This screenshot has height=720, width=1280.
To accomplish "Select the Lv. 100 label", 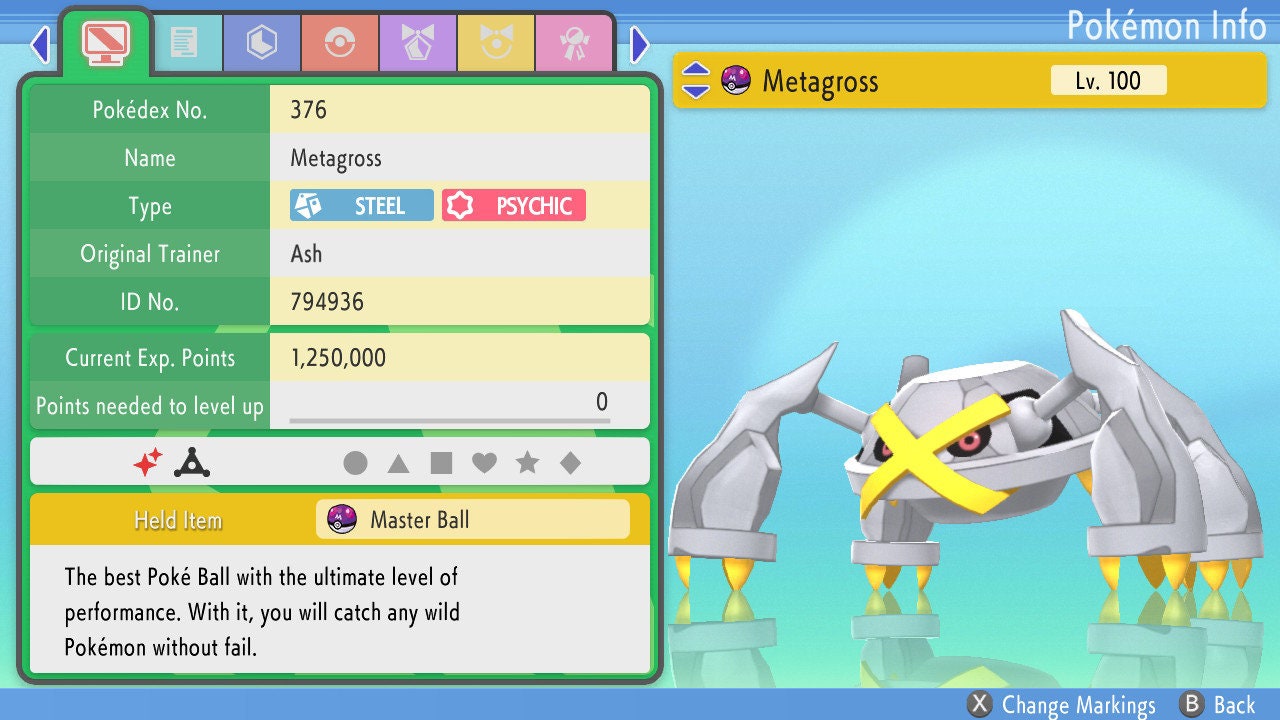I will 1106,80.
